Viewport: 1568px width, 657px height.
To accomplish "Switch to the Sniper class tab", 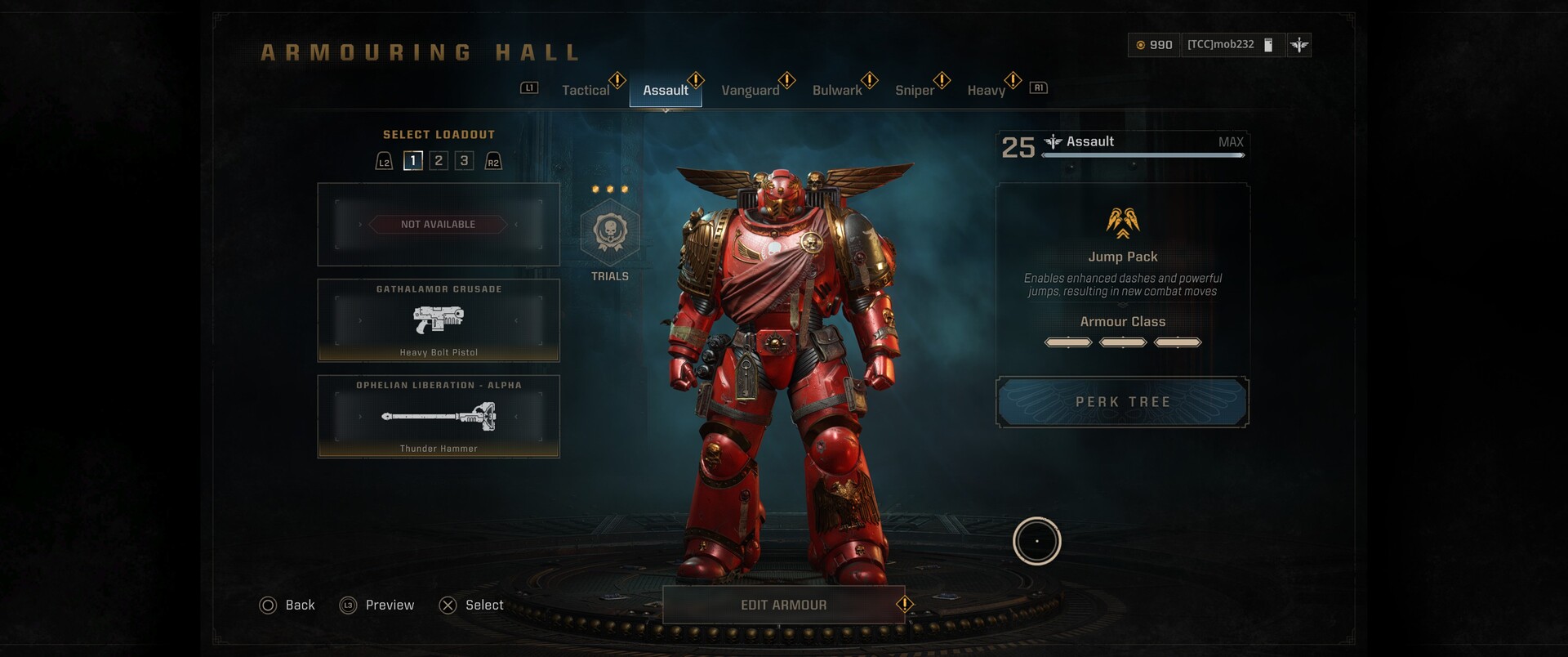I will (915, 91).
